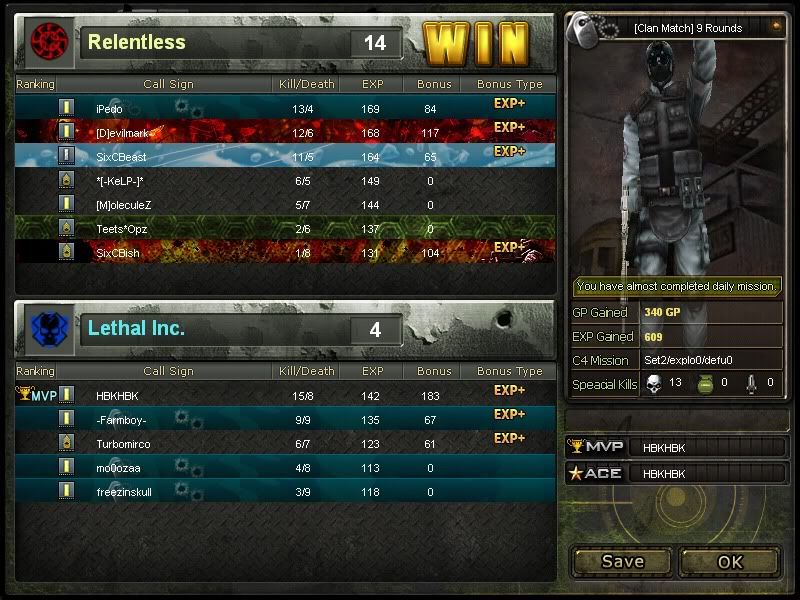Choose the Turbomirco player row

(285, 443)
